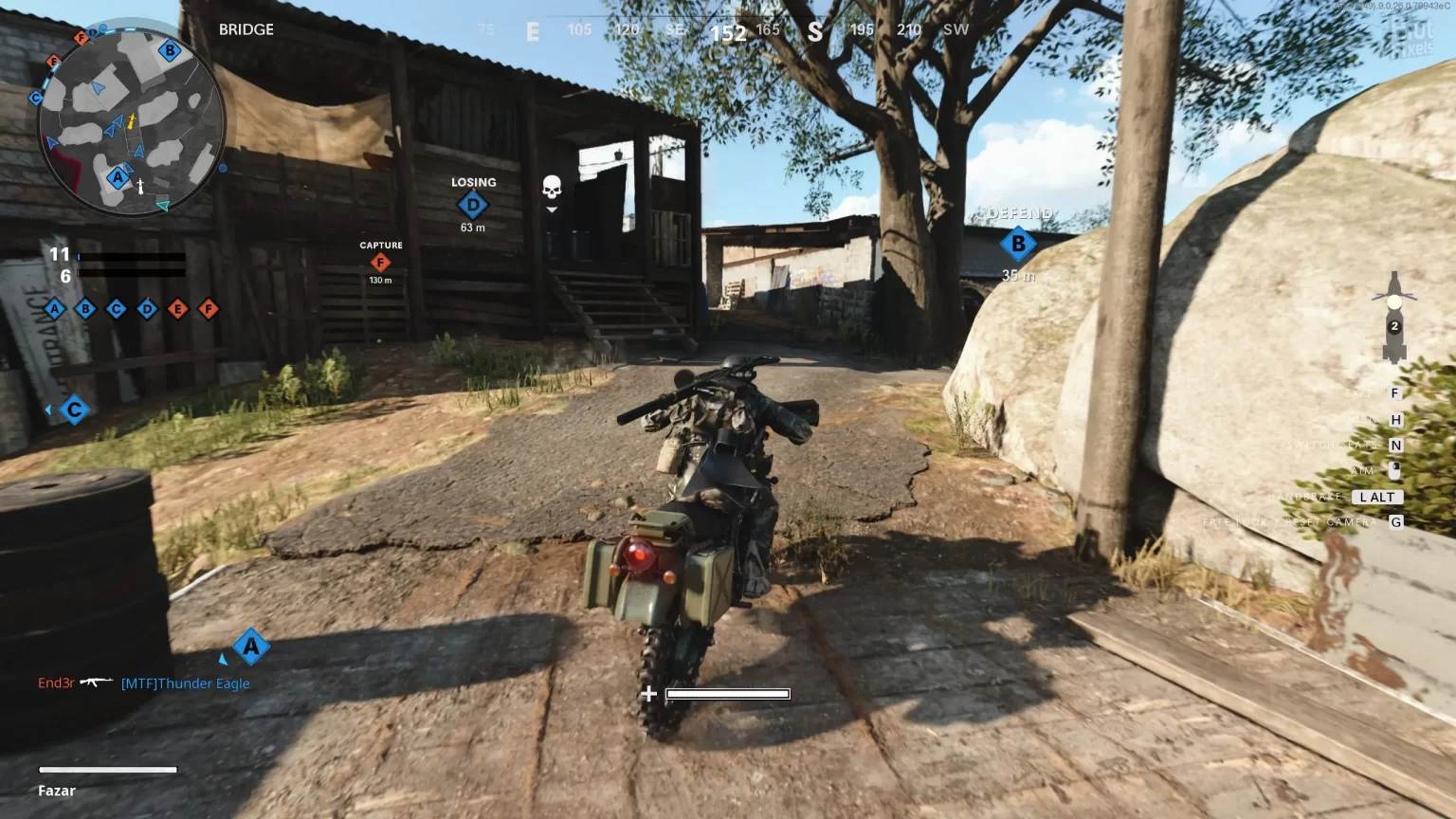Open the circular minimap
The image size is (1456, 819).
tap(131, 121)
